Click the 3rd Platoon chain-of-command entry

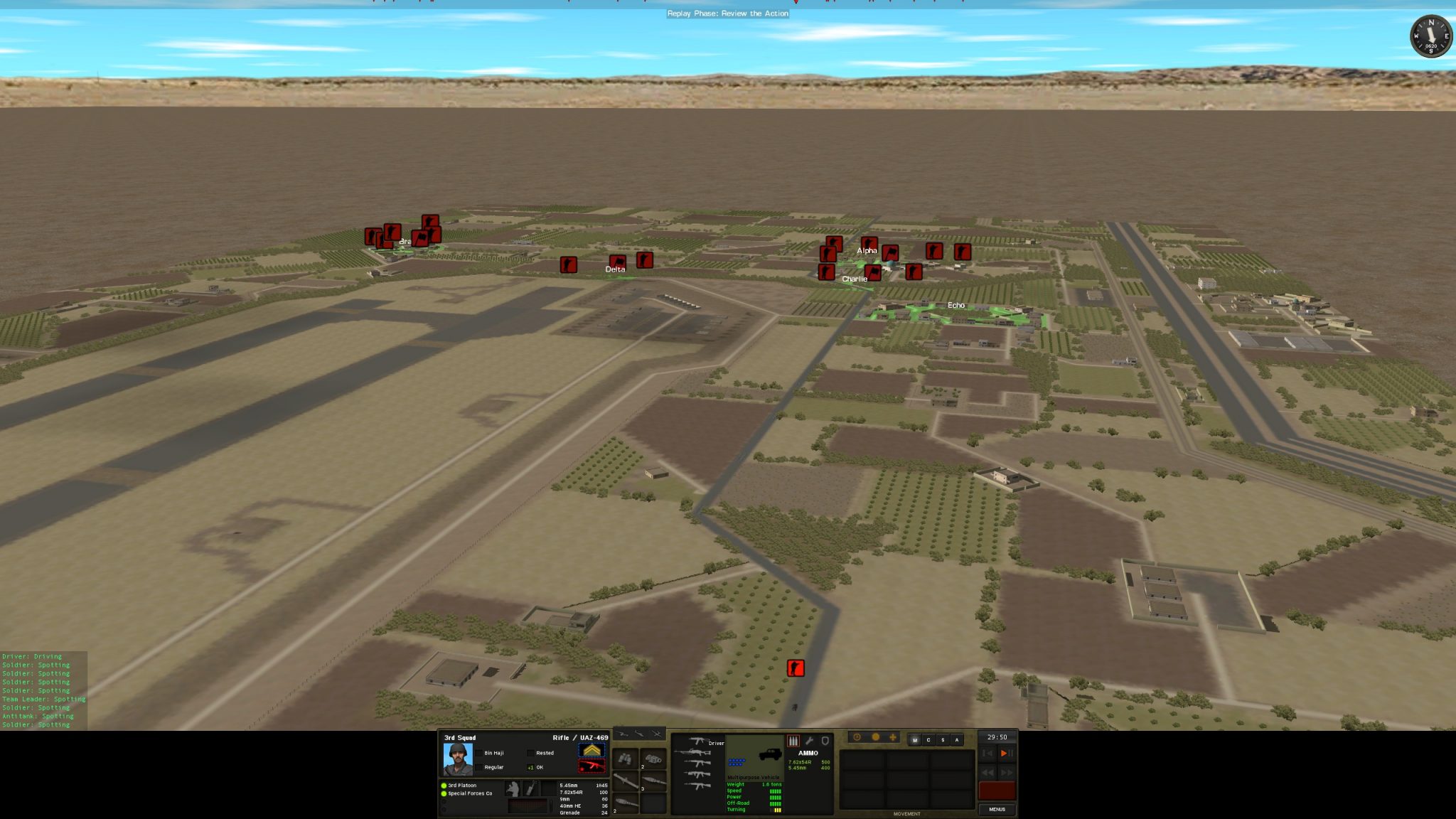(462, 786)
